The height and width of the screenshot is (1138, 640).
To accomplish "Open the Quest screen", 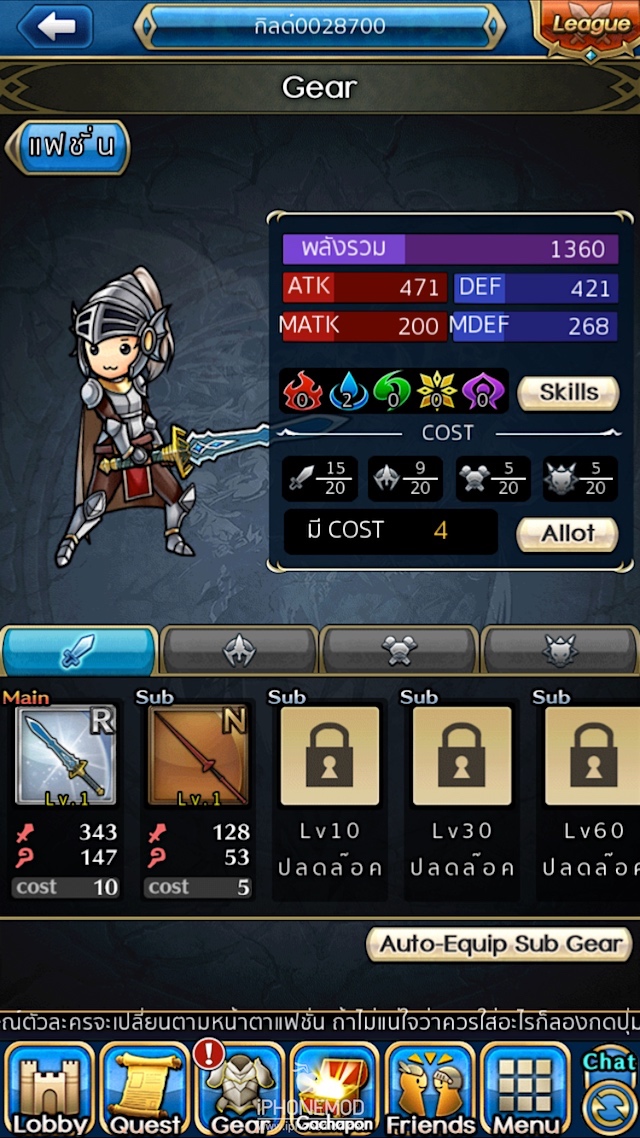I will (145, 1092).
